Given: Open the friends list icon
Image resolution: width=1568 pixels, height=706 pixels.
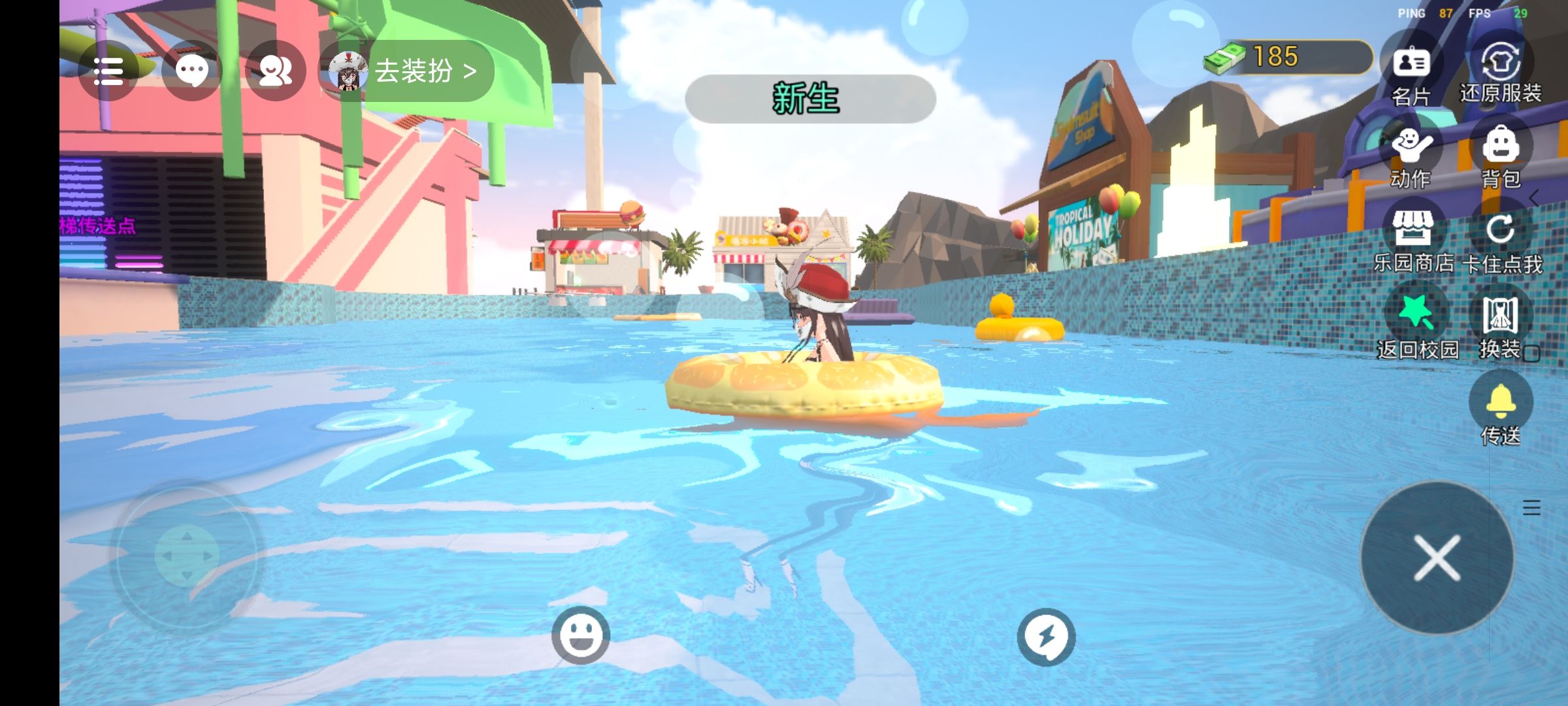Looking at the screenshot, I should (275, 71).
